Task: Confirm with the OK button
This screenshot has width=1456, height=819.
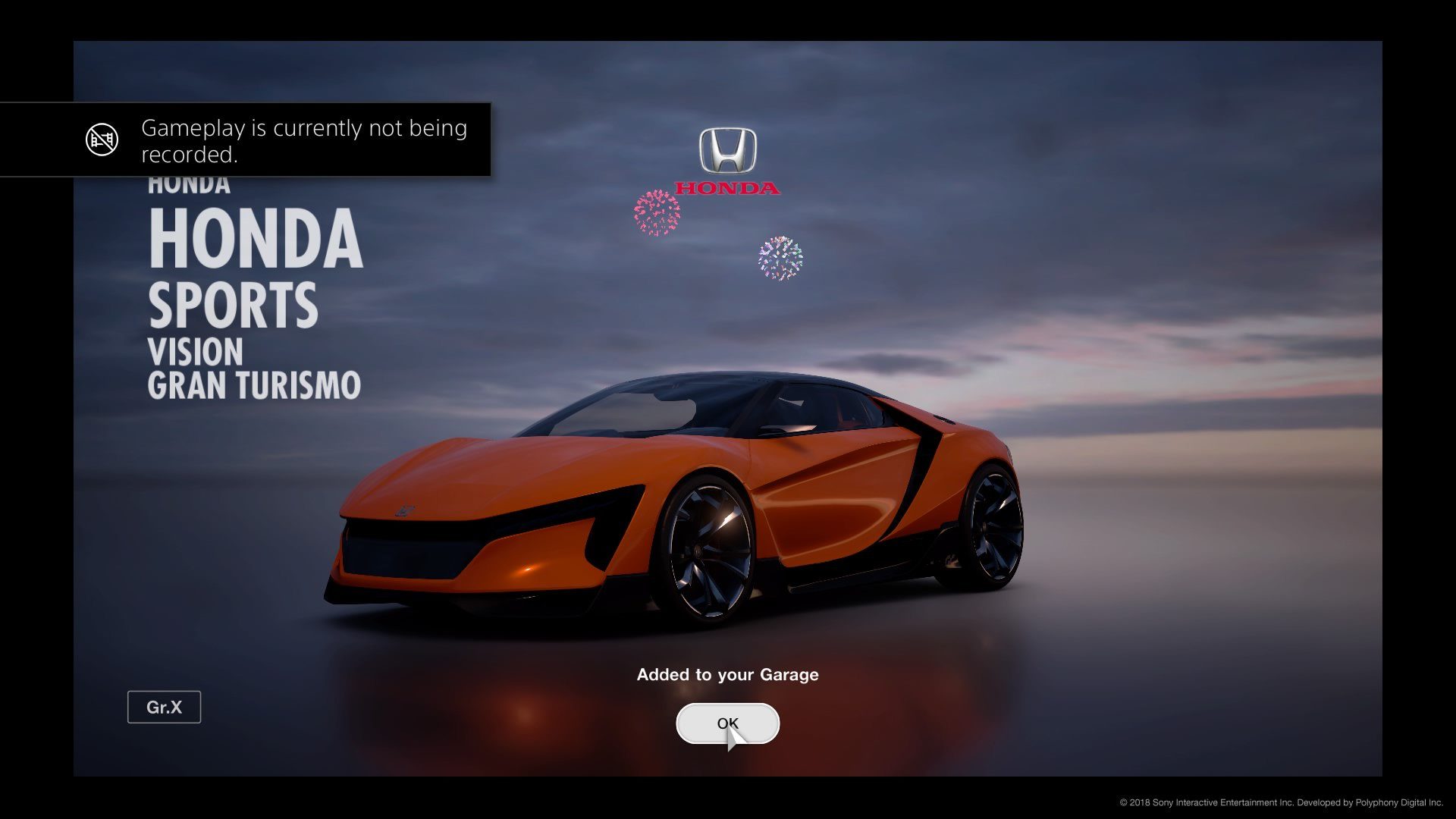Action: tap(727, 723)
